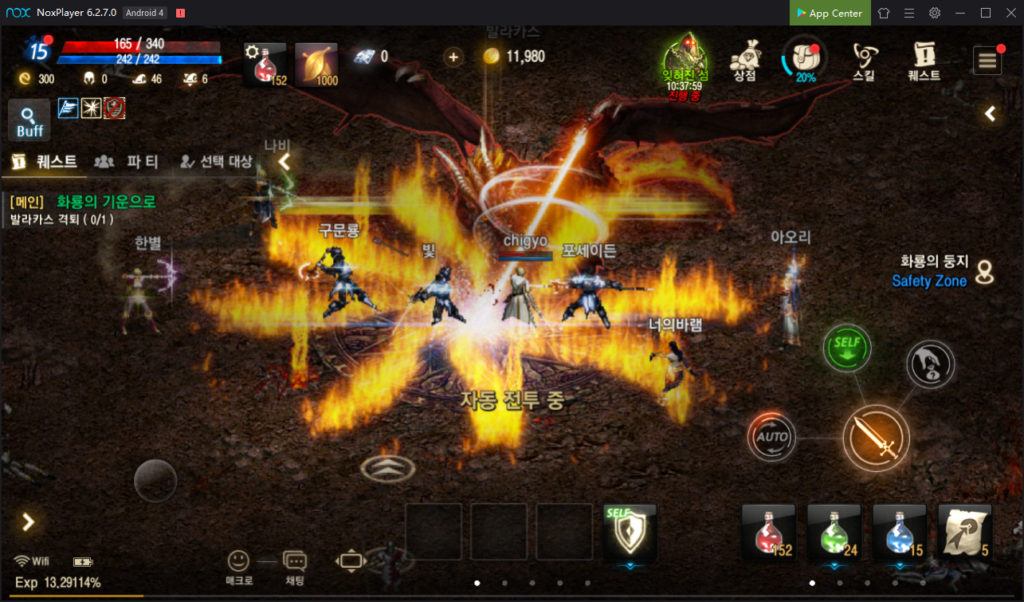Click the plus button beside gold
Screen dimensions: 1024x602
pos(453,57)
